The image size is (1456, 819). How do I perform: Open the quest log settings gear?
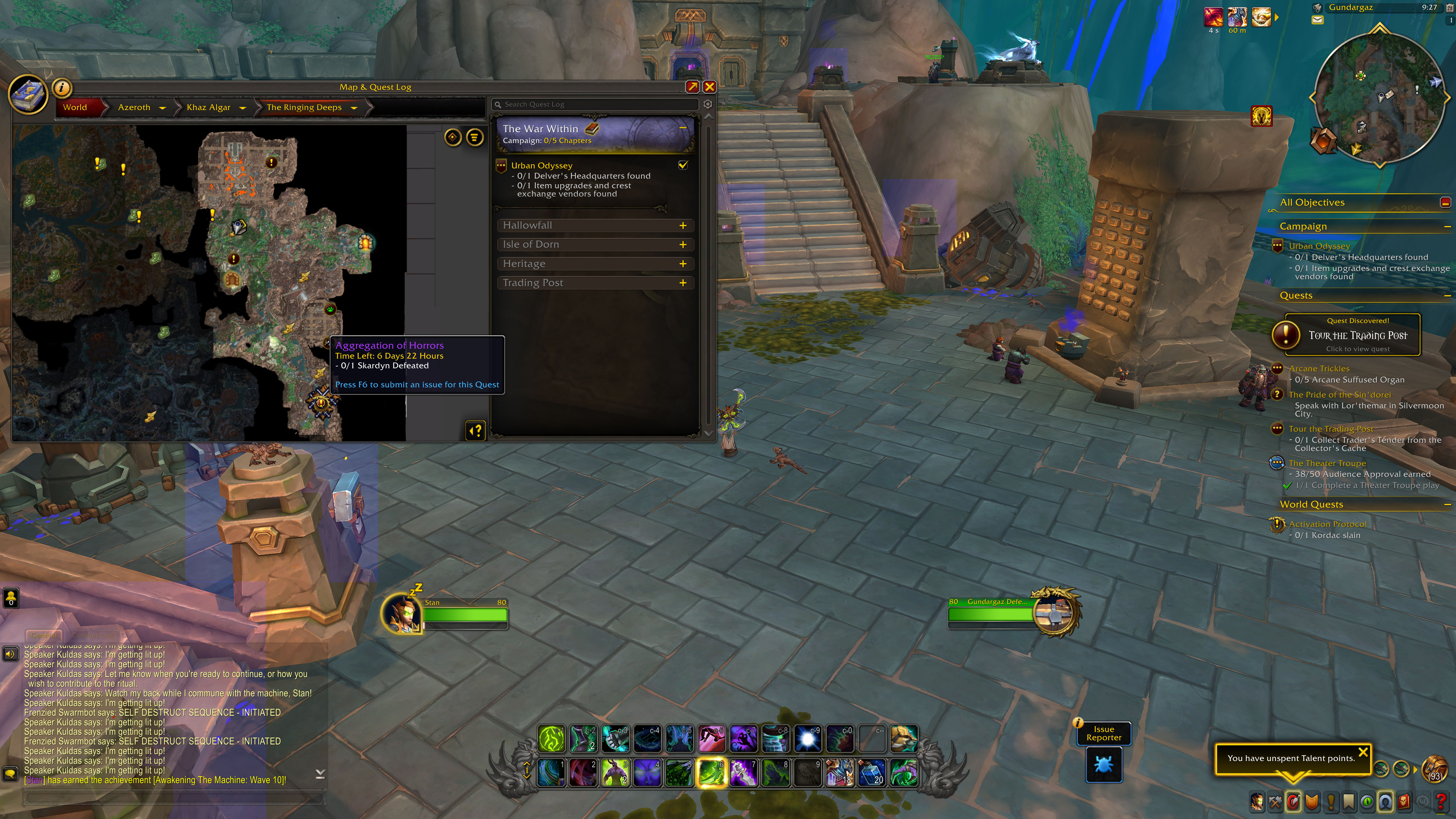point(708,105)
